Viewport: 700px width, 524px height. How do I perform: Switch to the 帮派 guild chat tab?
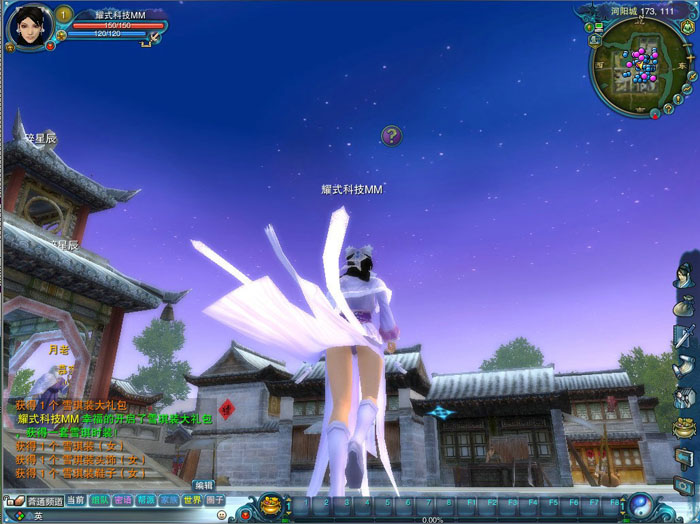click(146, 500)
